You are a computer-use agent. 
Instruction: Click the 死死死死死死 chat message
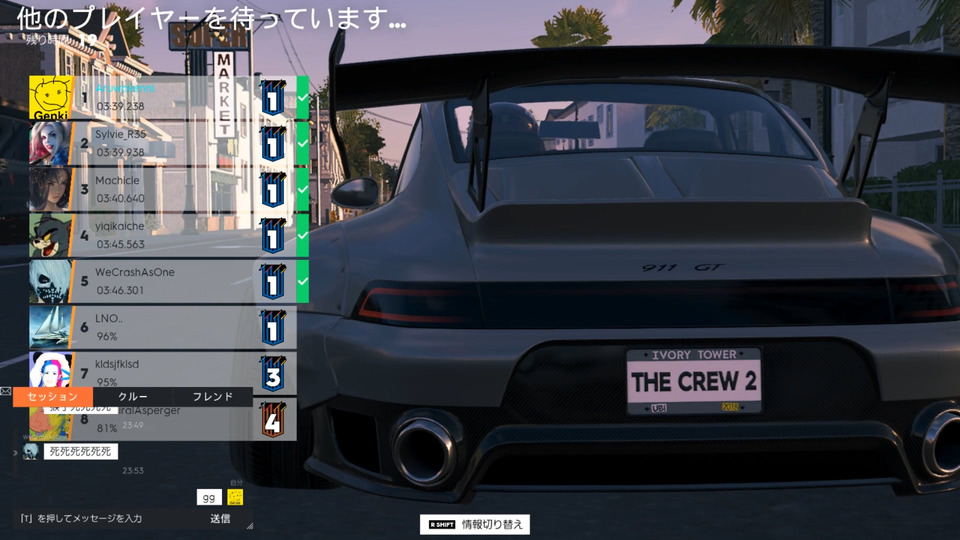(81, 452)
